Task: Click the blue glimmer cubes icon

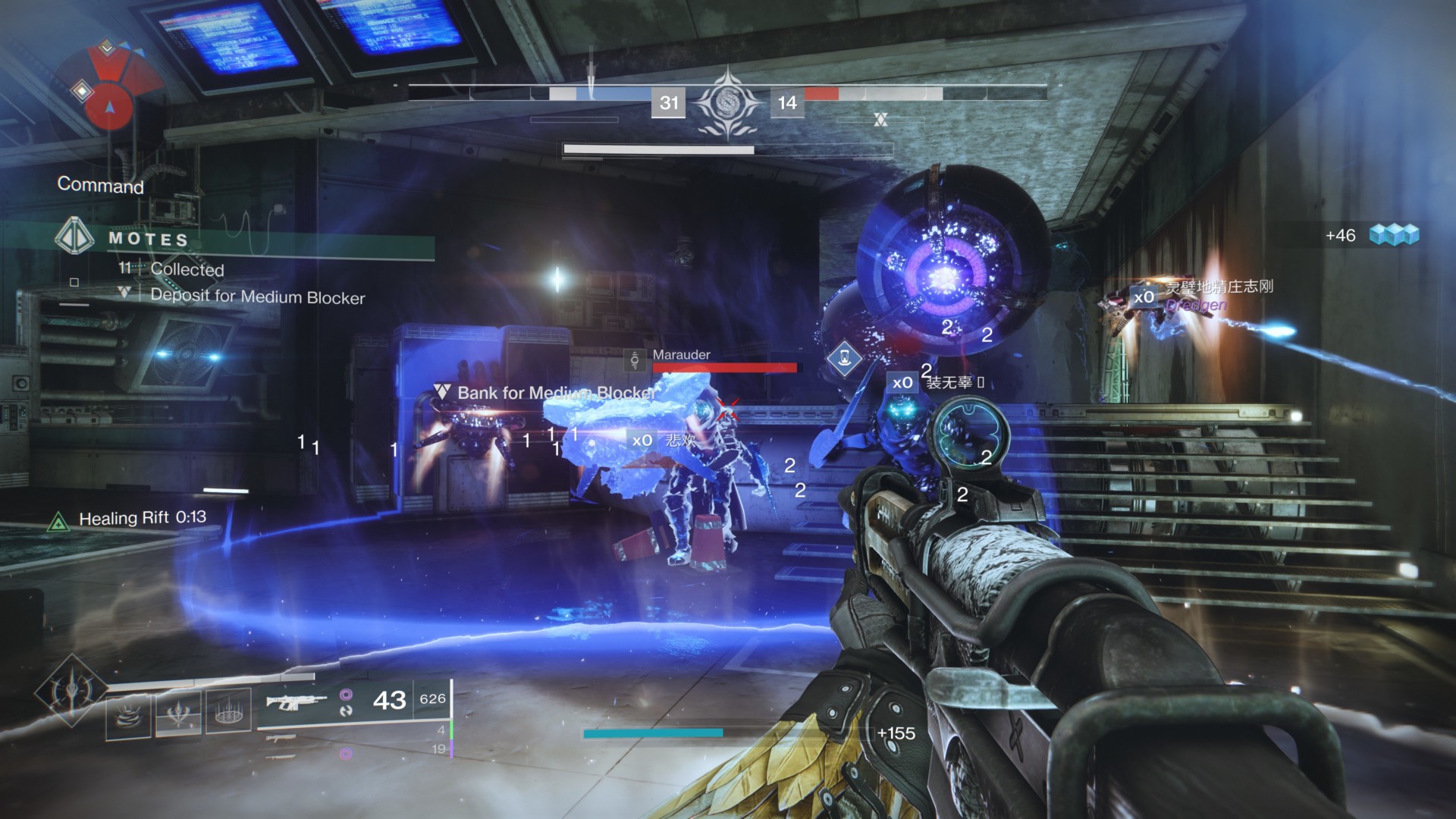Action: [1394, 235]
